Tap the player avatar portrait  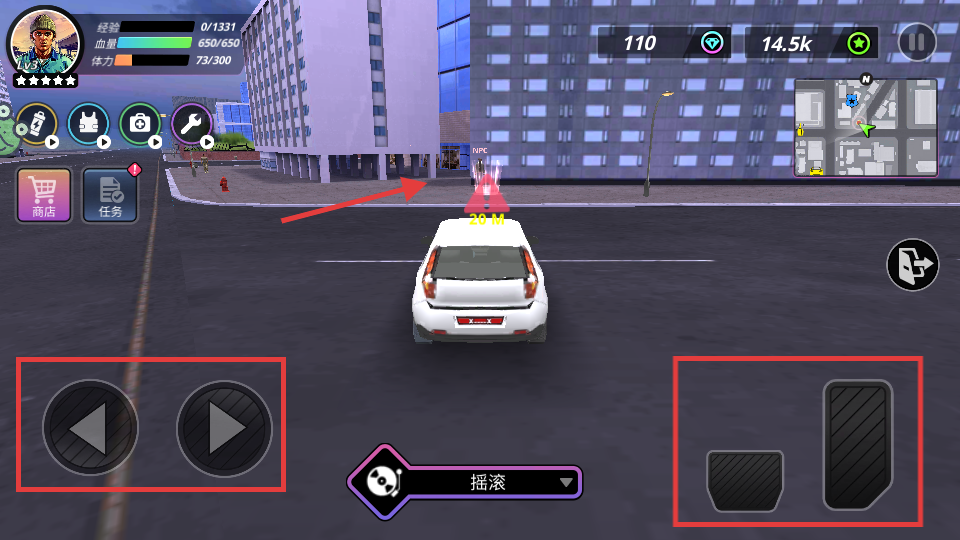(x=44, y=43)
